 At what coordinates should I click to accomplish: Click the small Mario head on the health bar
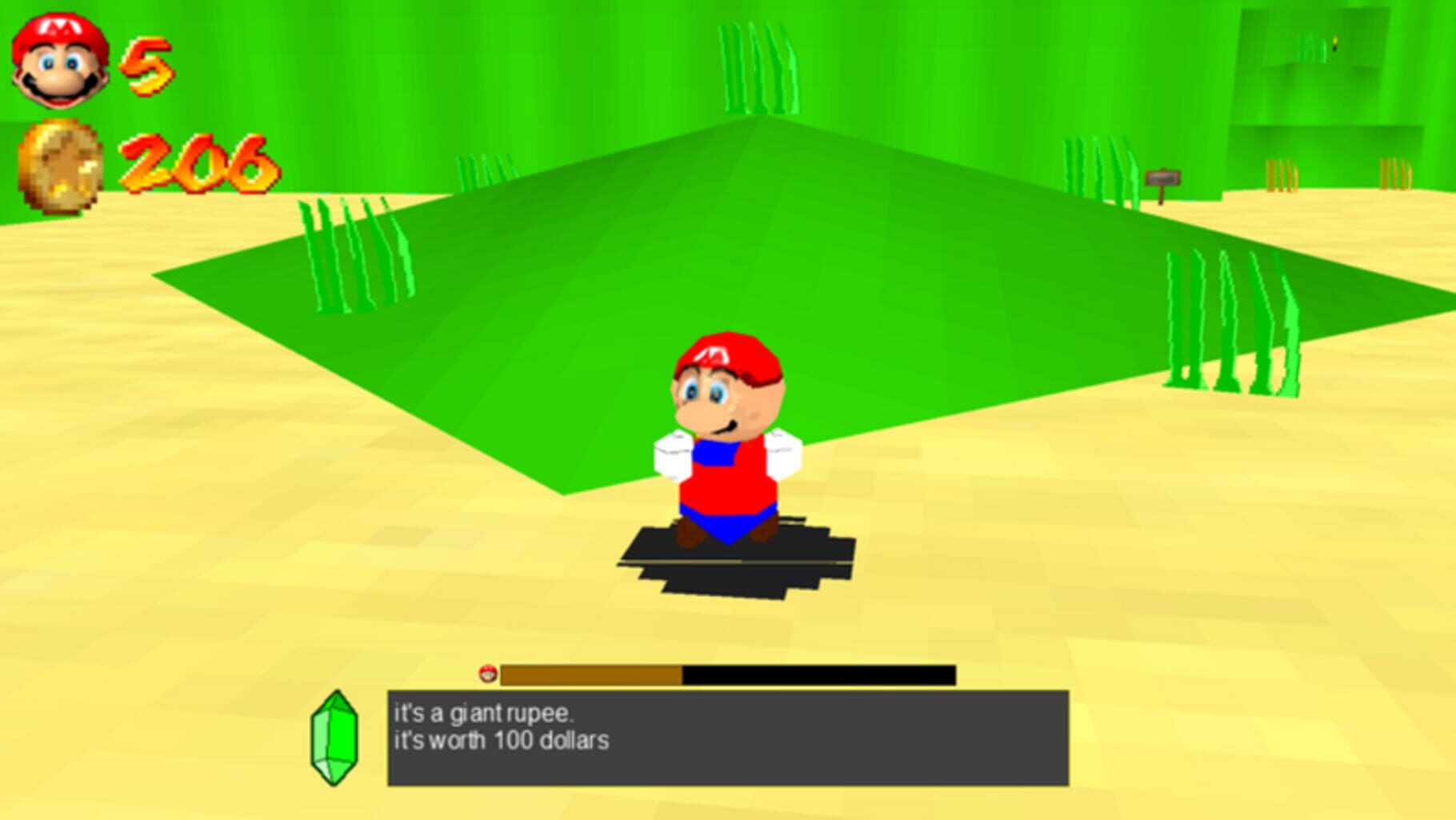pyautogui.click(x=490, y=676)
